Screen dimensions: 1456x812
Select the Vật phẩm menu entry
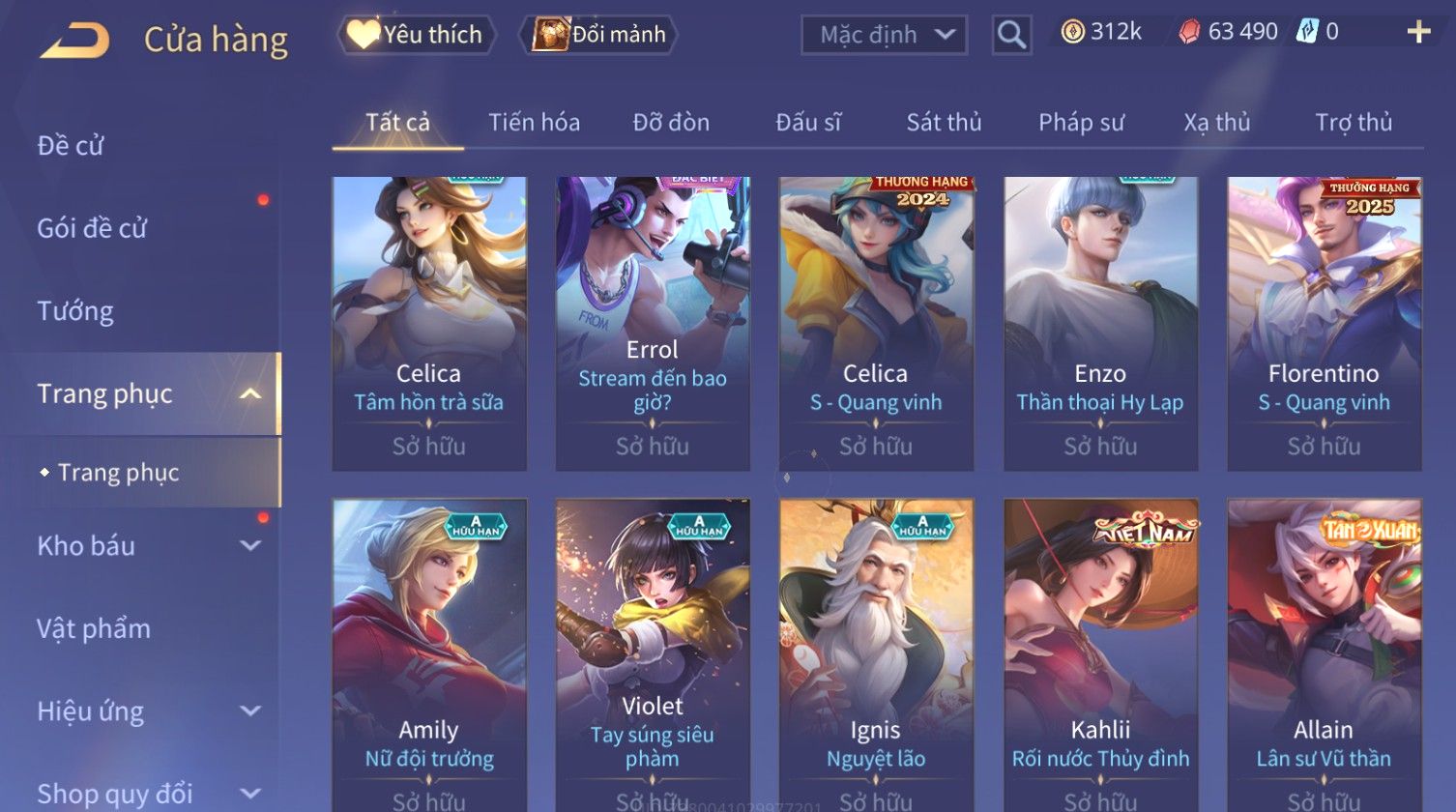(94, 629)
